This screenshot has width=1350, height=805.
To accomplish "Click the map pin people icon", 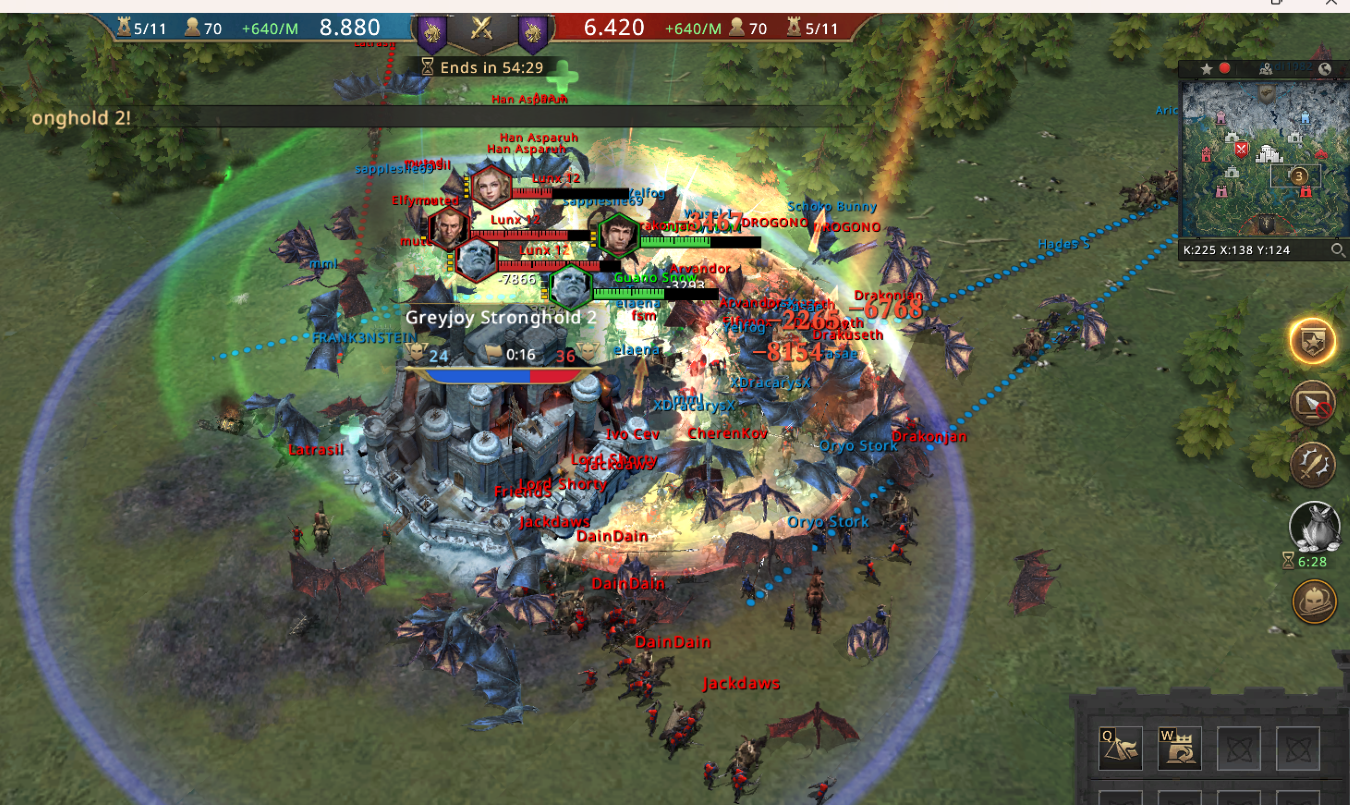I will [1266, 69].
